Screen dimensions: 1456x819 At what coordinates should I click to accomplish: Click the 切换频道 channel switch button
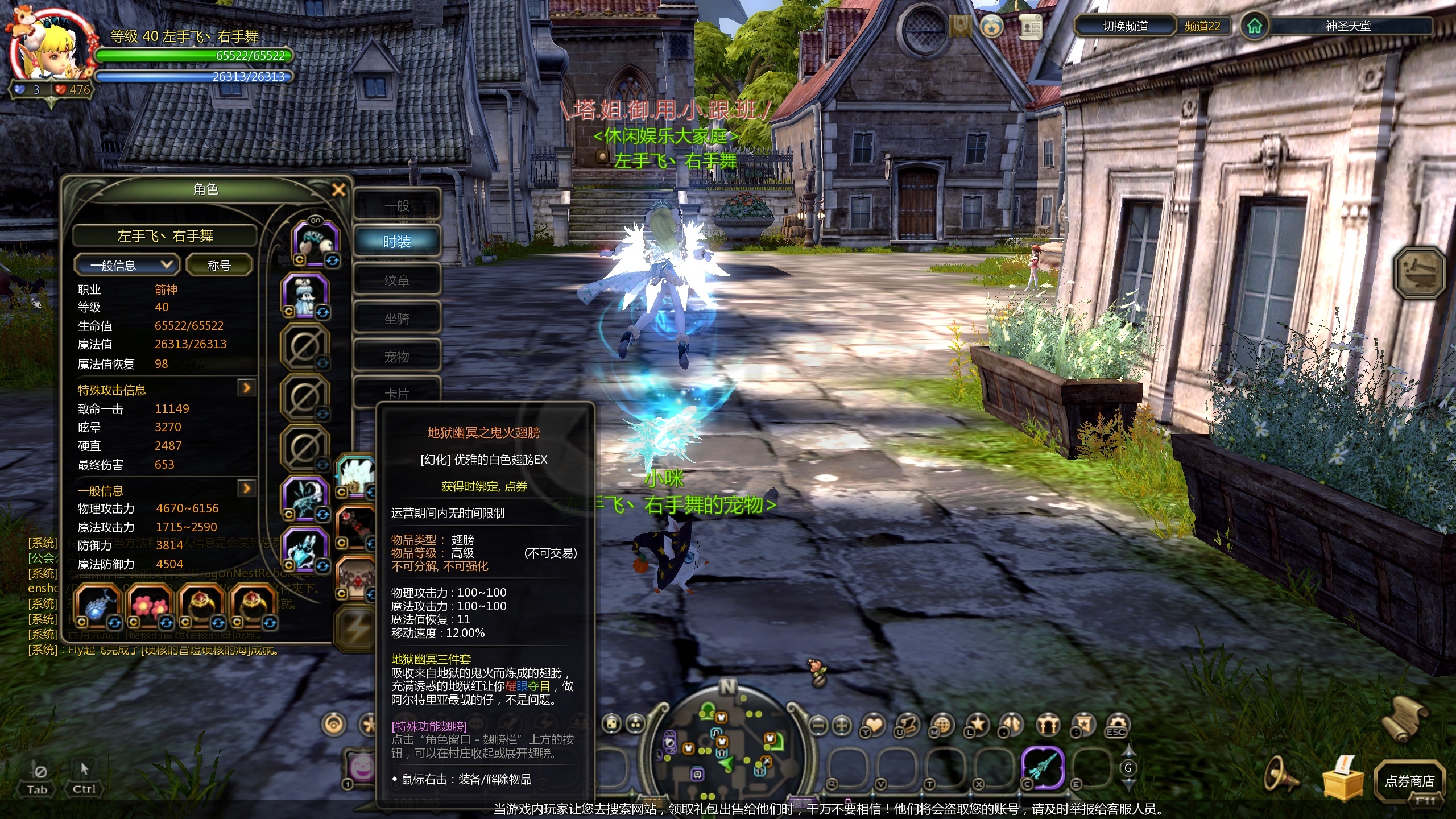point(1125,26)
